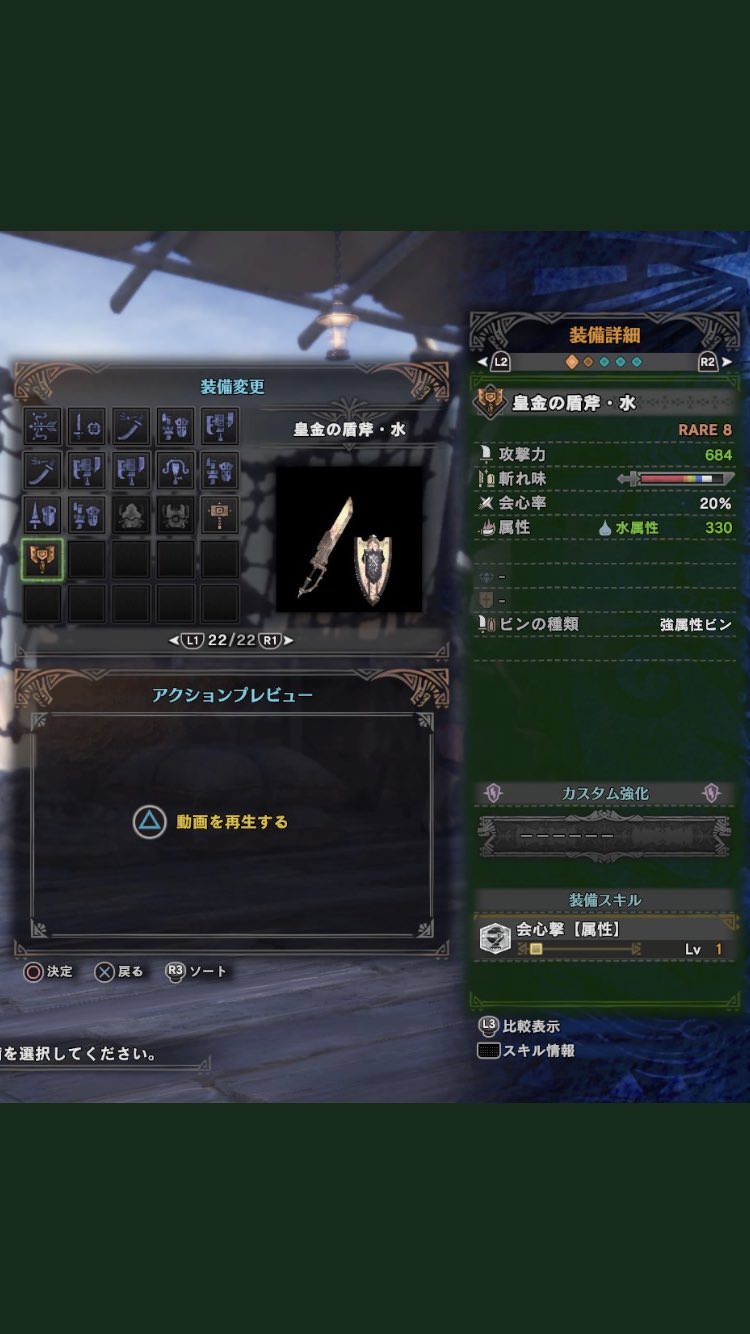
Task: Open the empty カスタム強化 augment slot
Action: coord(604,836)
